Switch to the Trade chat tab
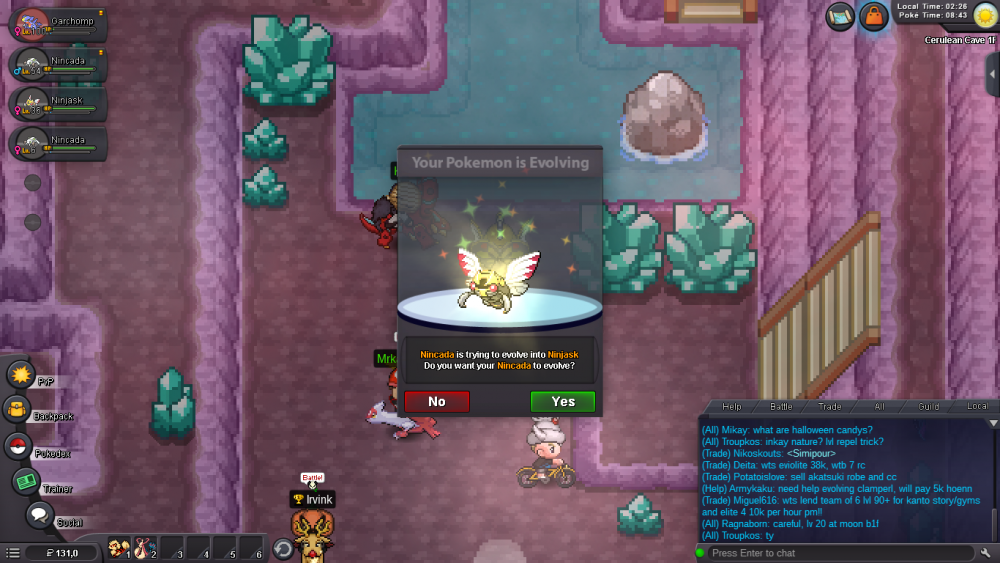Viewport: 1000px width, 563px height. 830,407
